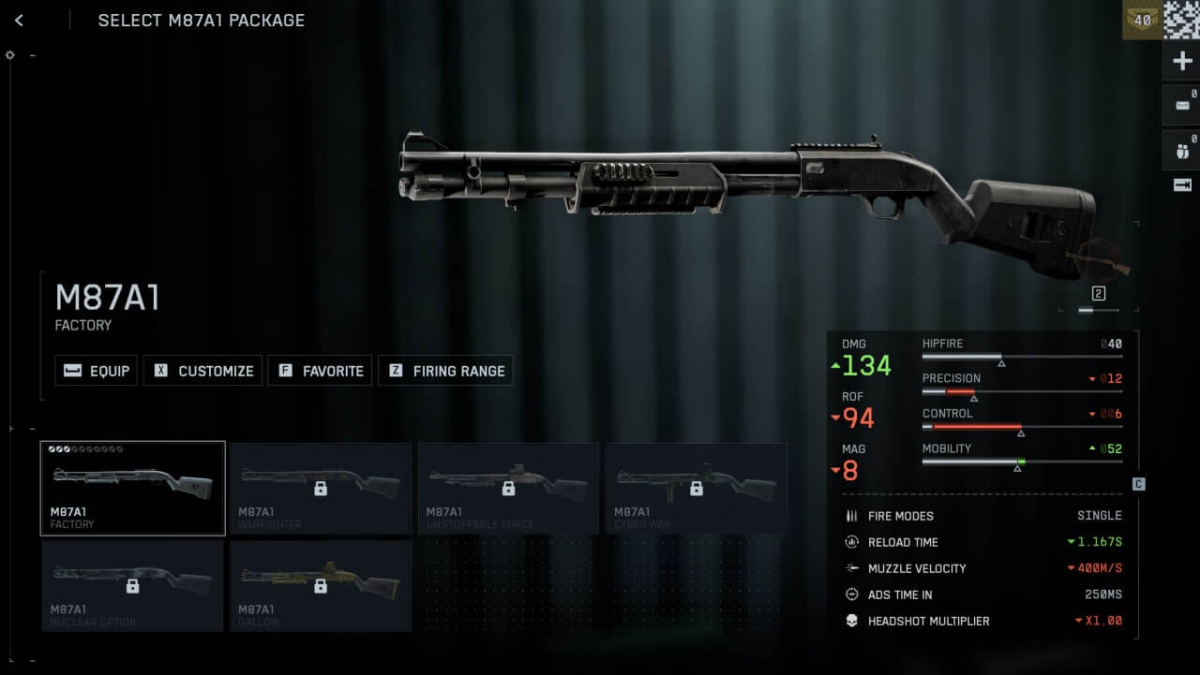Viewport: 1200px width, 675px height.
Task: Mark the M87A1 as Favorite
Action: coord(320,371)
